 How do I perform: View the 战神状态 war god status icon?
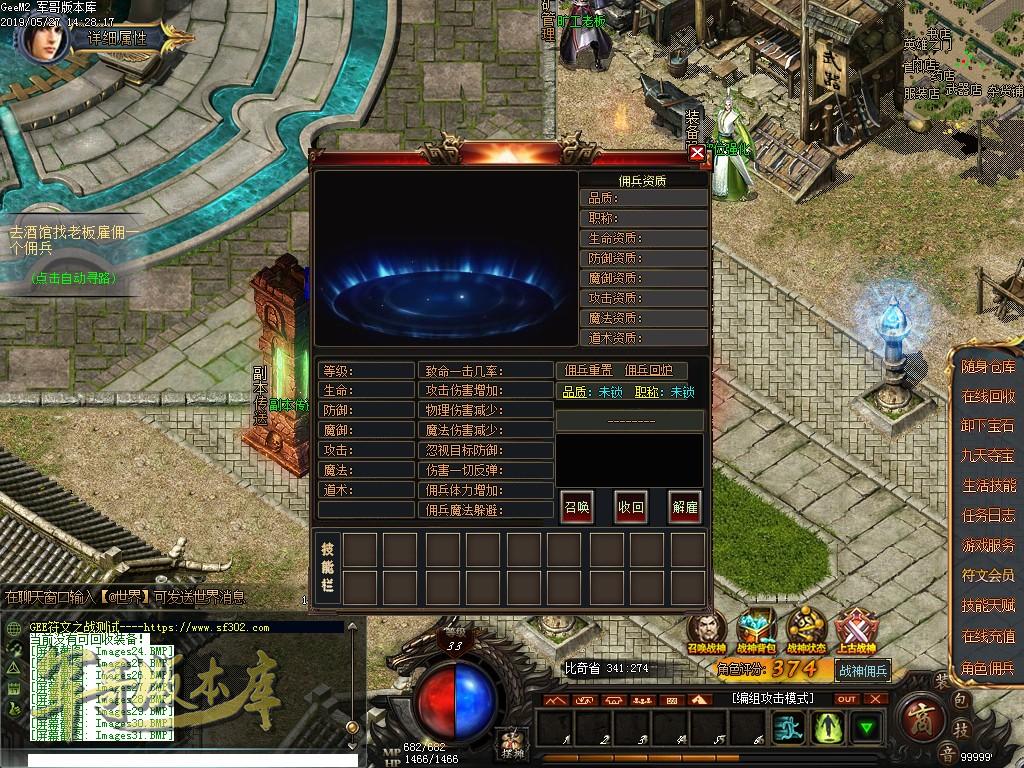806,630
